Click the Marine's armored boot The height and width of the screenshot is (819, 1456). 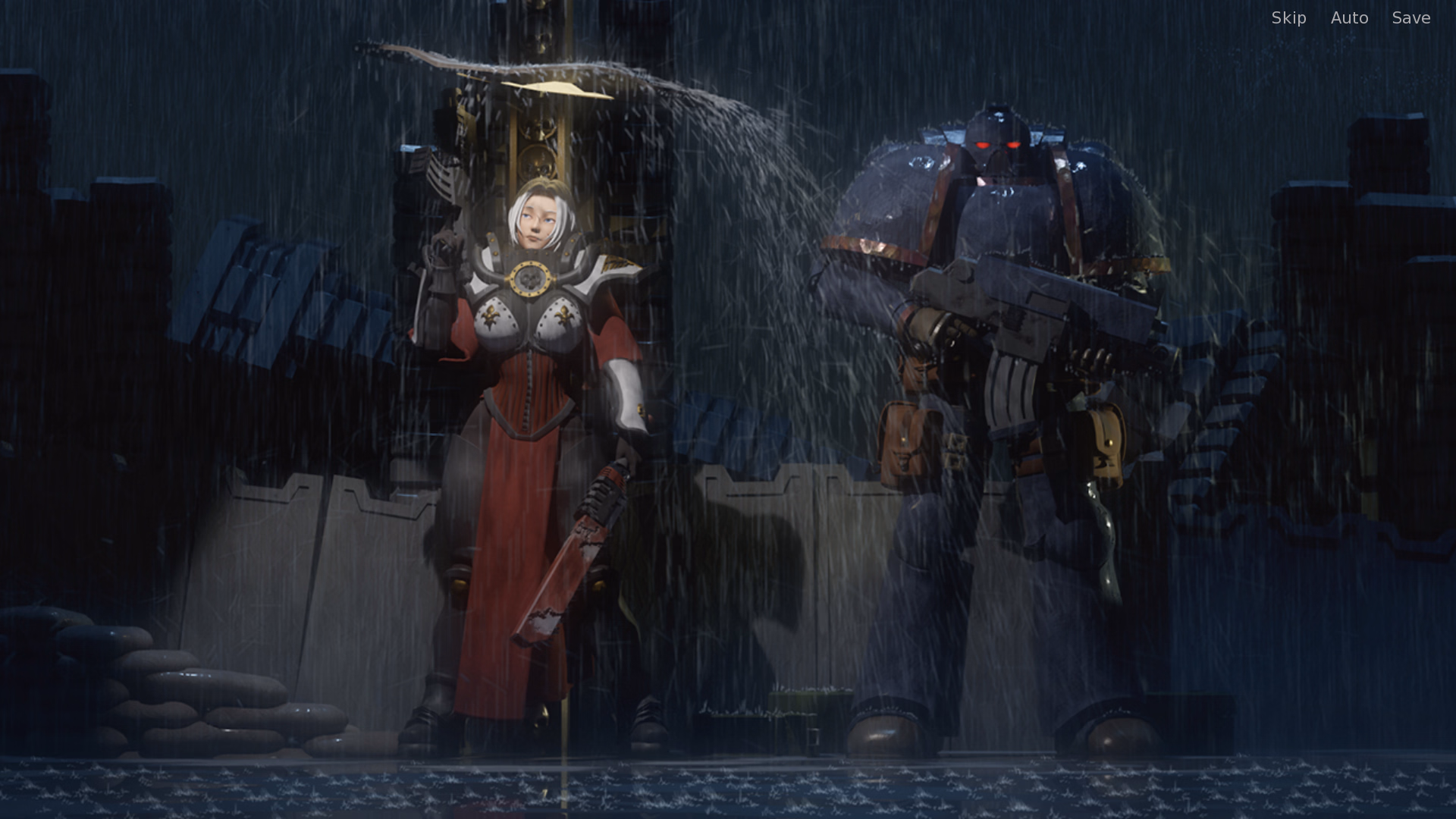point(887,728)
